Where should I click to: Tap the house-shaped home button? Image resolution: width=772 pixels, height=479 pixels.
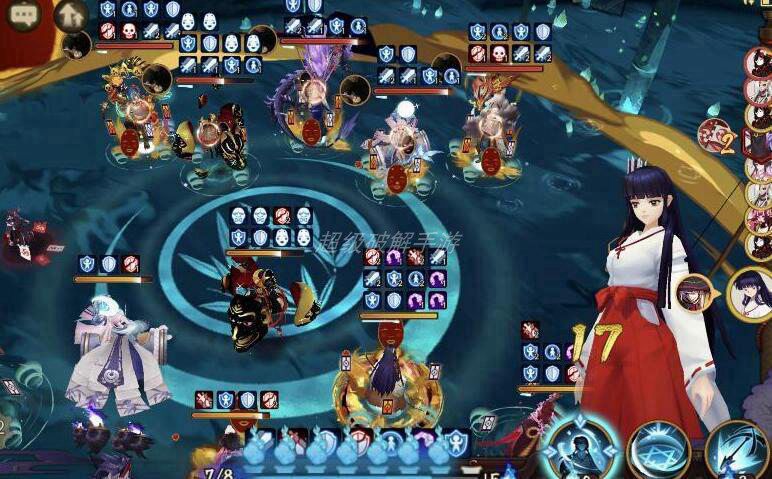[x=70, y=15]
